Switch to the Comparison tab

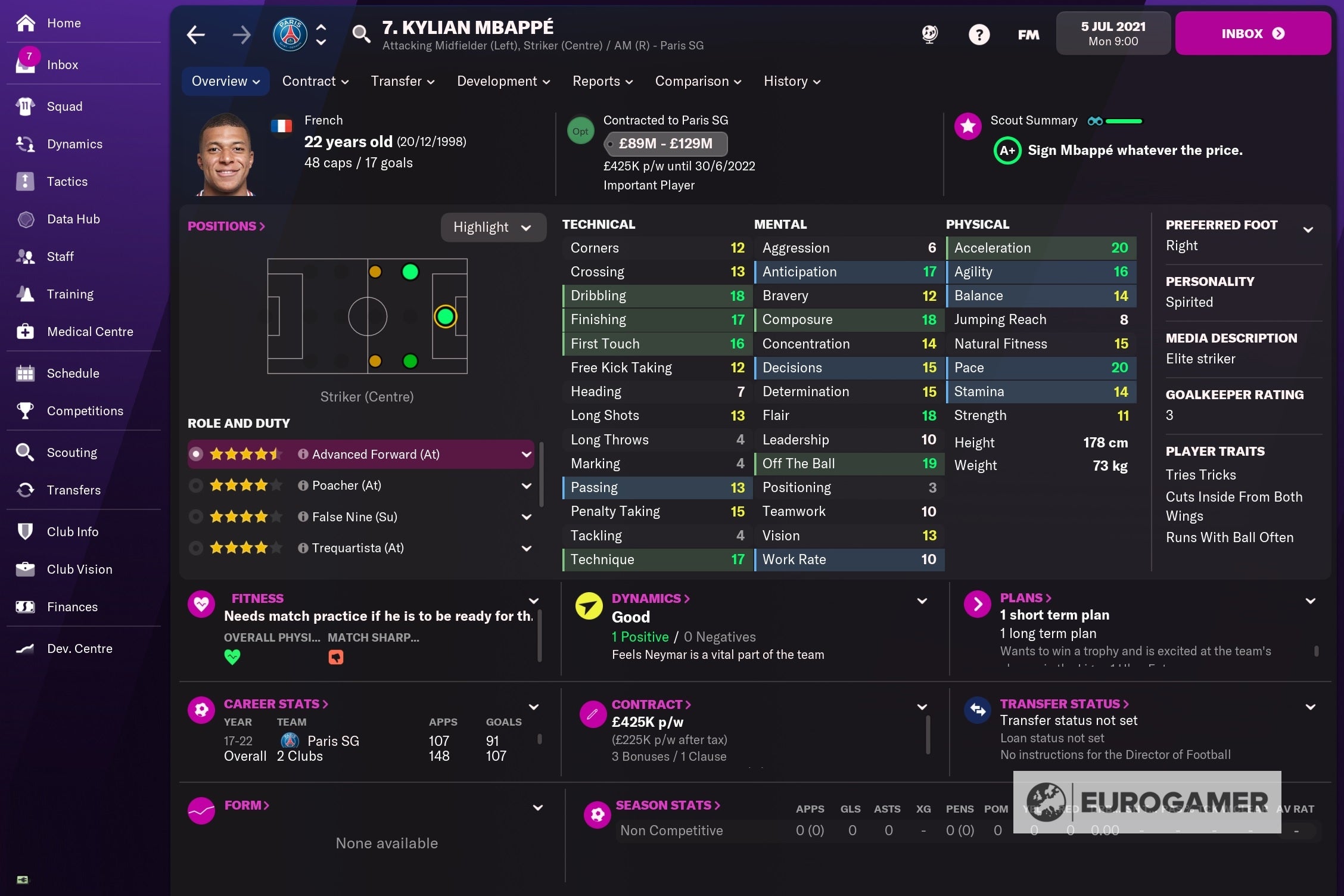click(698, 81)
